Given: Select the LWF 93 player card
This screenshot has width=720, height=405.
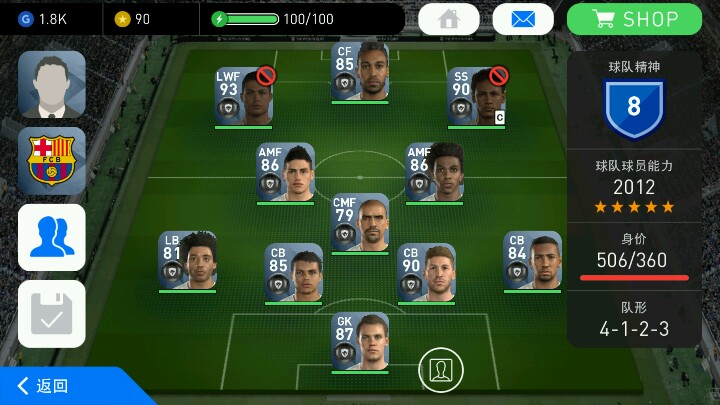Looking at the screenshot, I should (x=243, y=97).
